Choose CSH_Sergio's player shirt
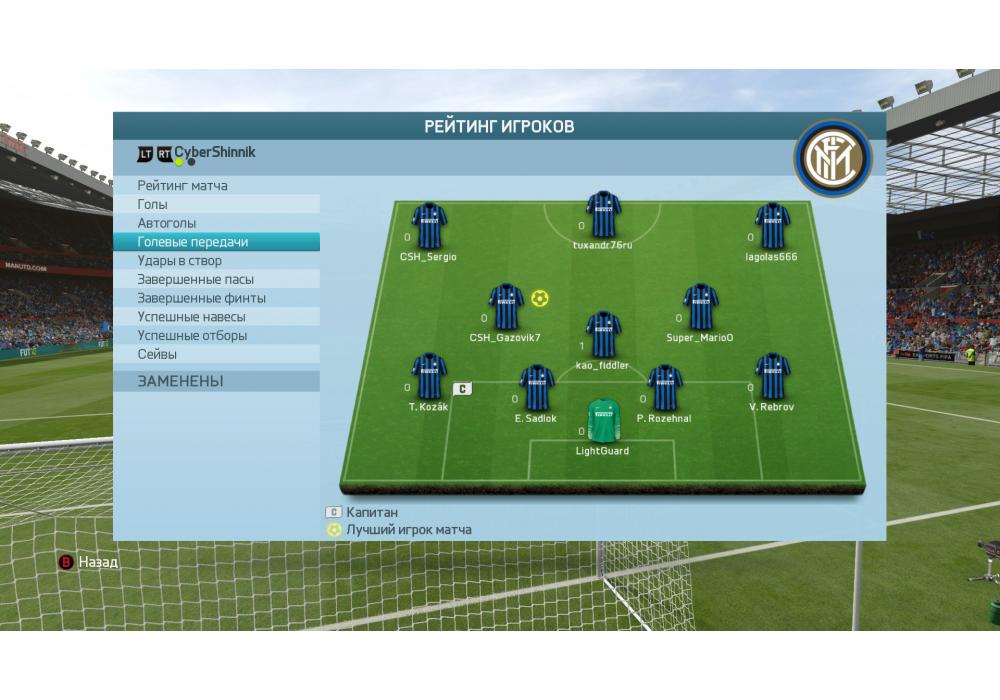This screenshot has height=700, width=1000. click(429, 226)
